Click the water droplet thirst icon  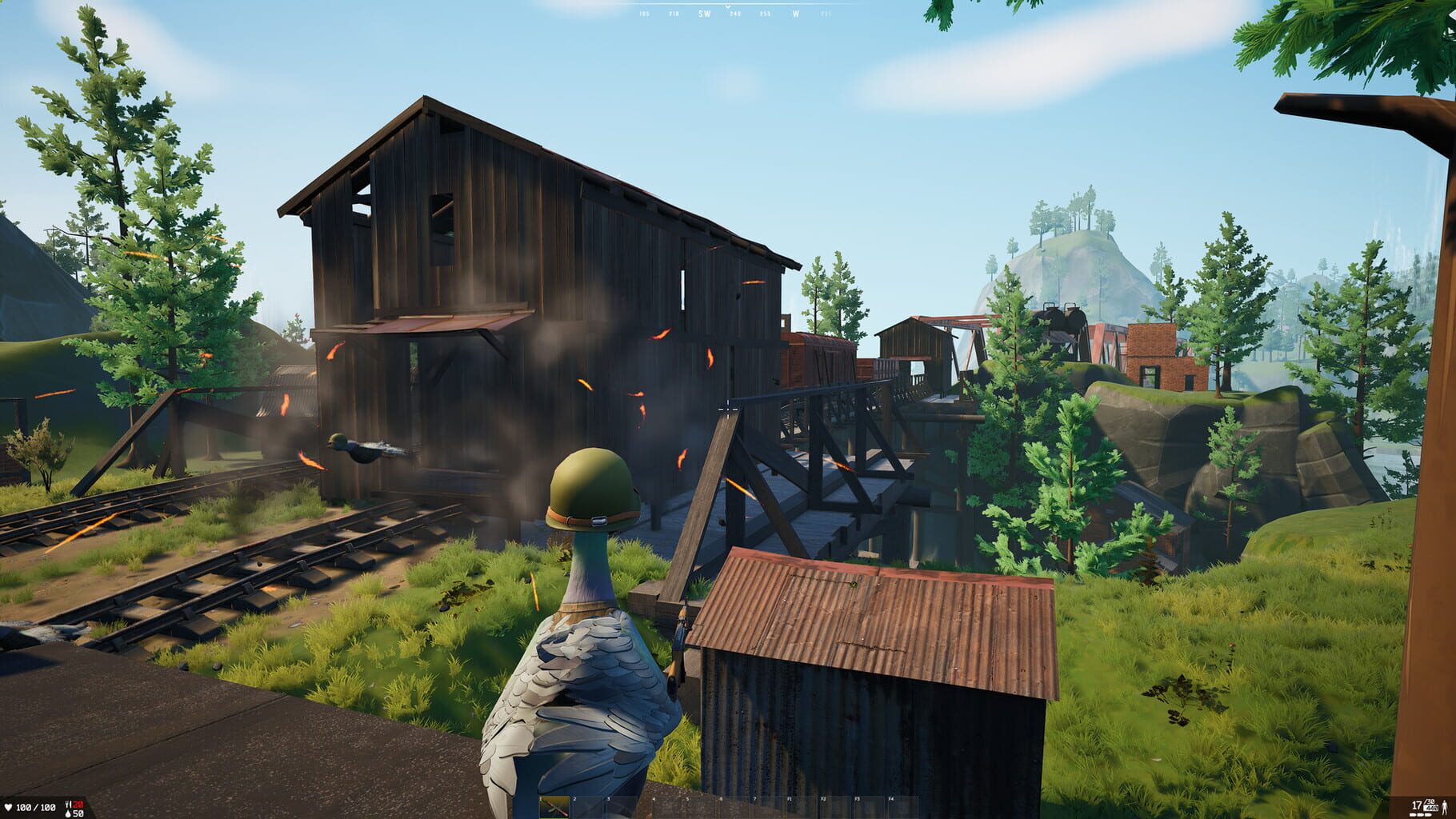[x=68, y=813]
